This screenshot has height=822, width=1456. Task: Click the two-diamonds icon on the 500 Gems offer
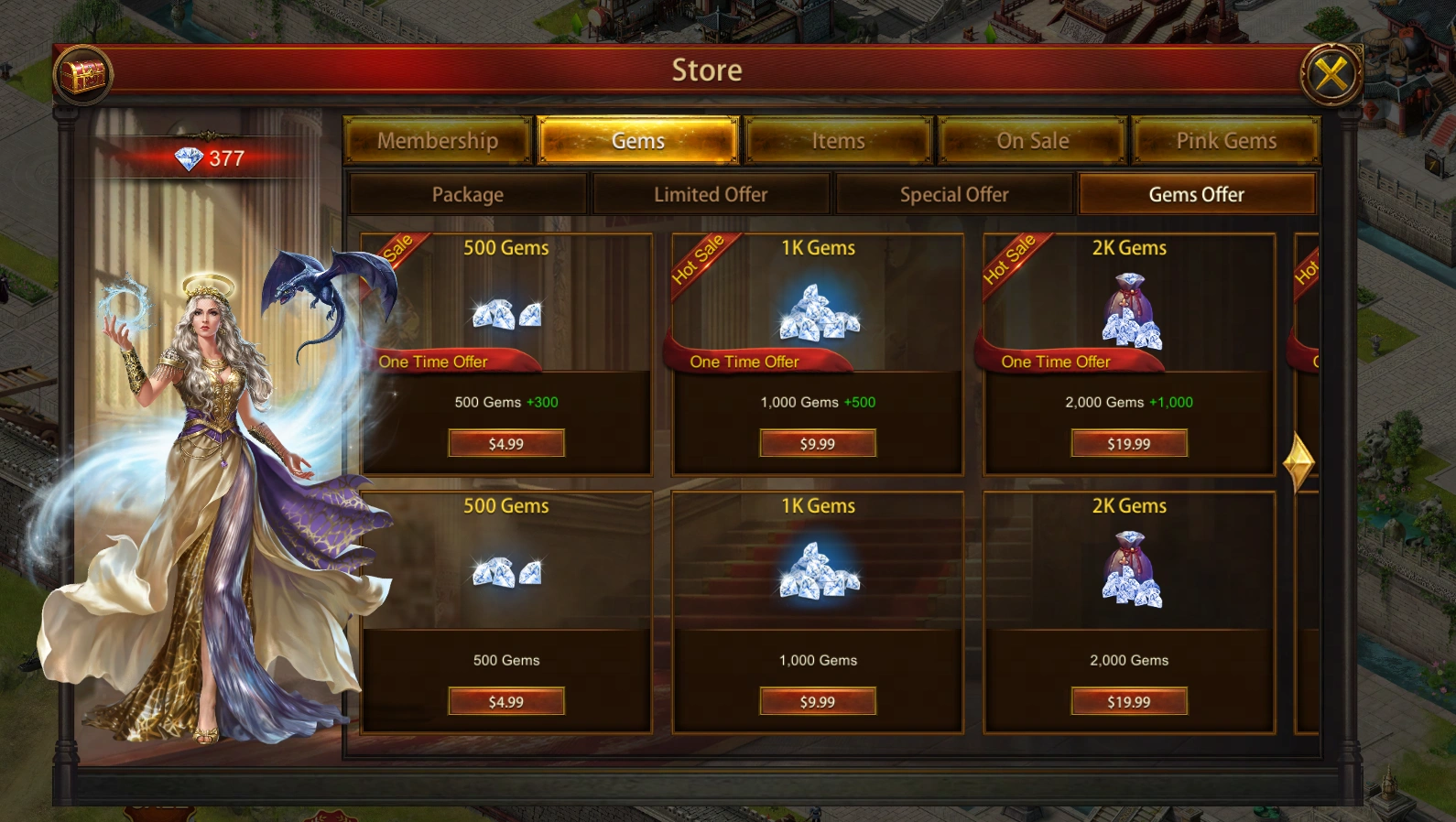(x=506, y=314)
